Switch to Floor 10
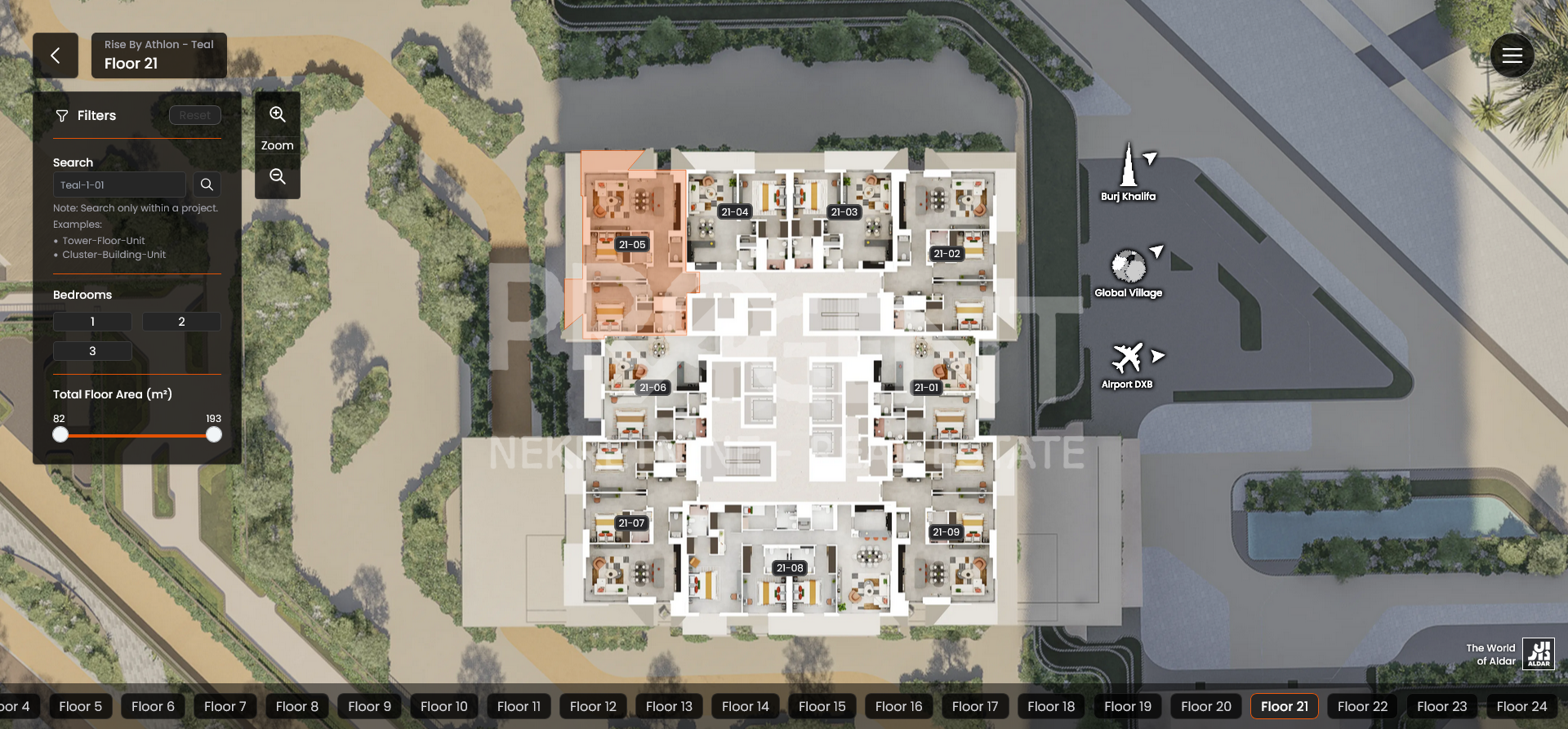Screen dimensions: 1568x729 [x=443, y=706]
